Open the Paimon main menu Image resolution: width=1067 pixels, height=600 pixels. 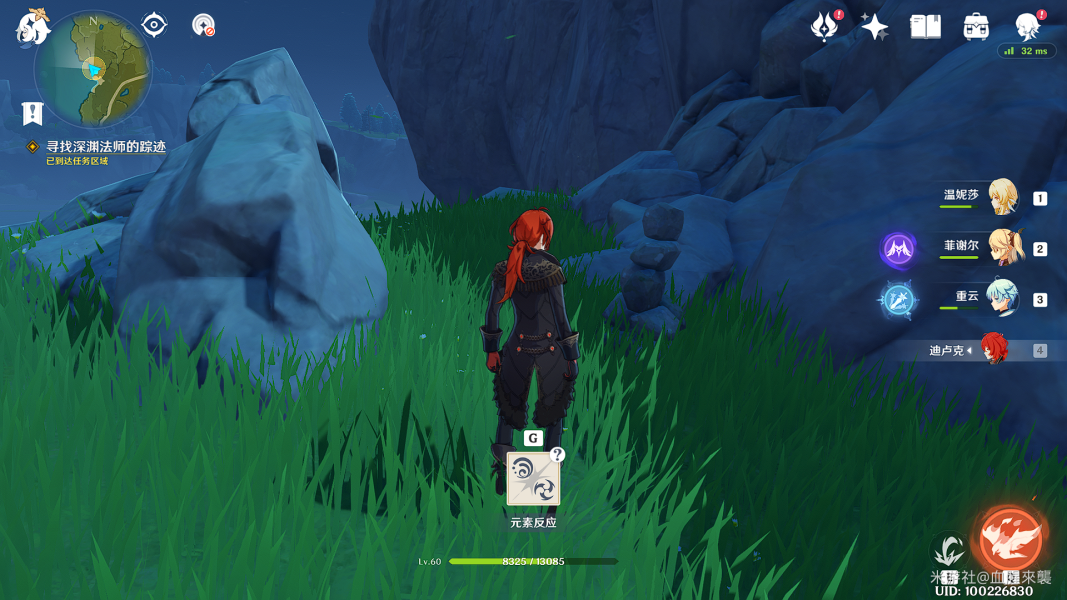pos(33,27)
